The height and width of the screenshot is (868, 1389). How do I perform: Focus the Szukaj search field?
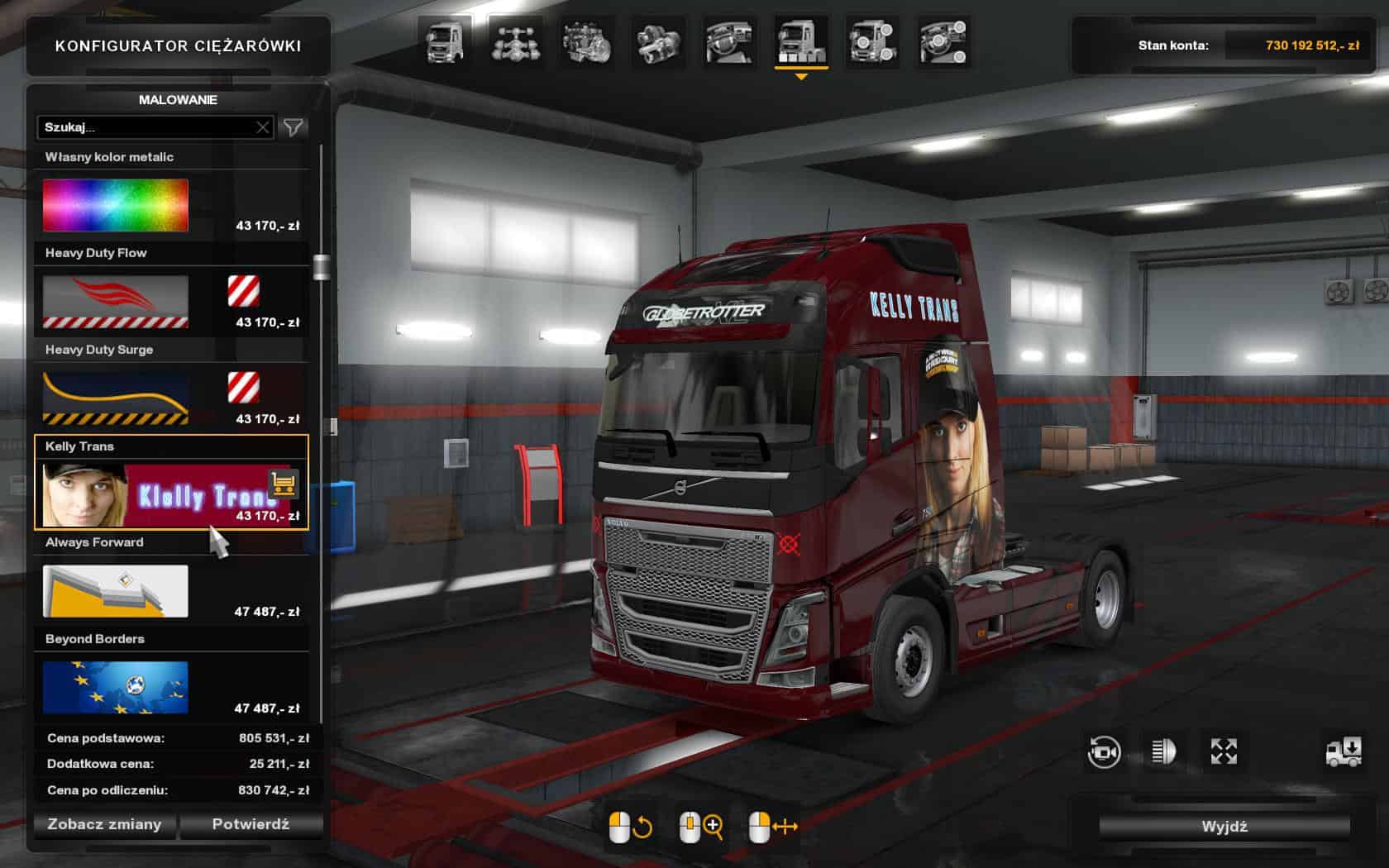point(149,127)
